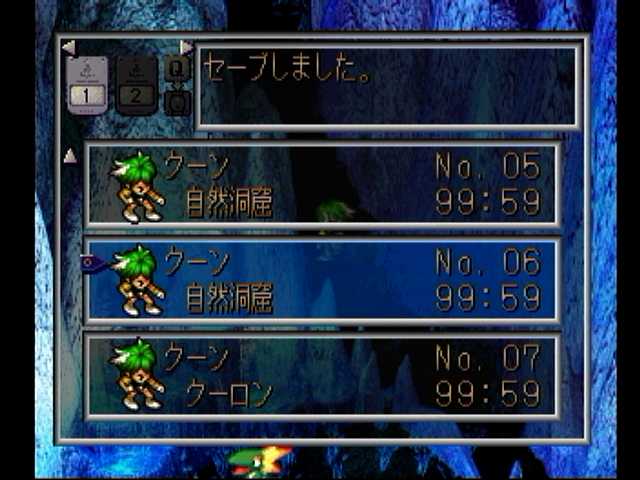Image resolution: width=640 pixels, height=480 pixels.
Task: Pick save file No. 07 in クーロン
Action: pyautogui.click(x=322, y=375)
